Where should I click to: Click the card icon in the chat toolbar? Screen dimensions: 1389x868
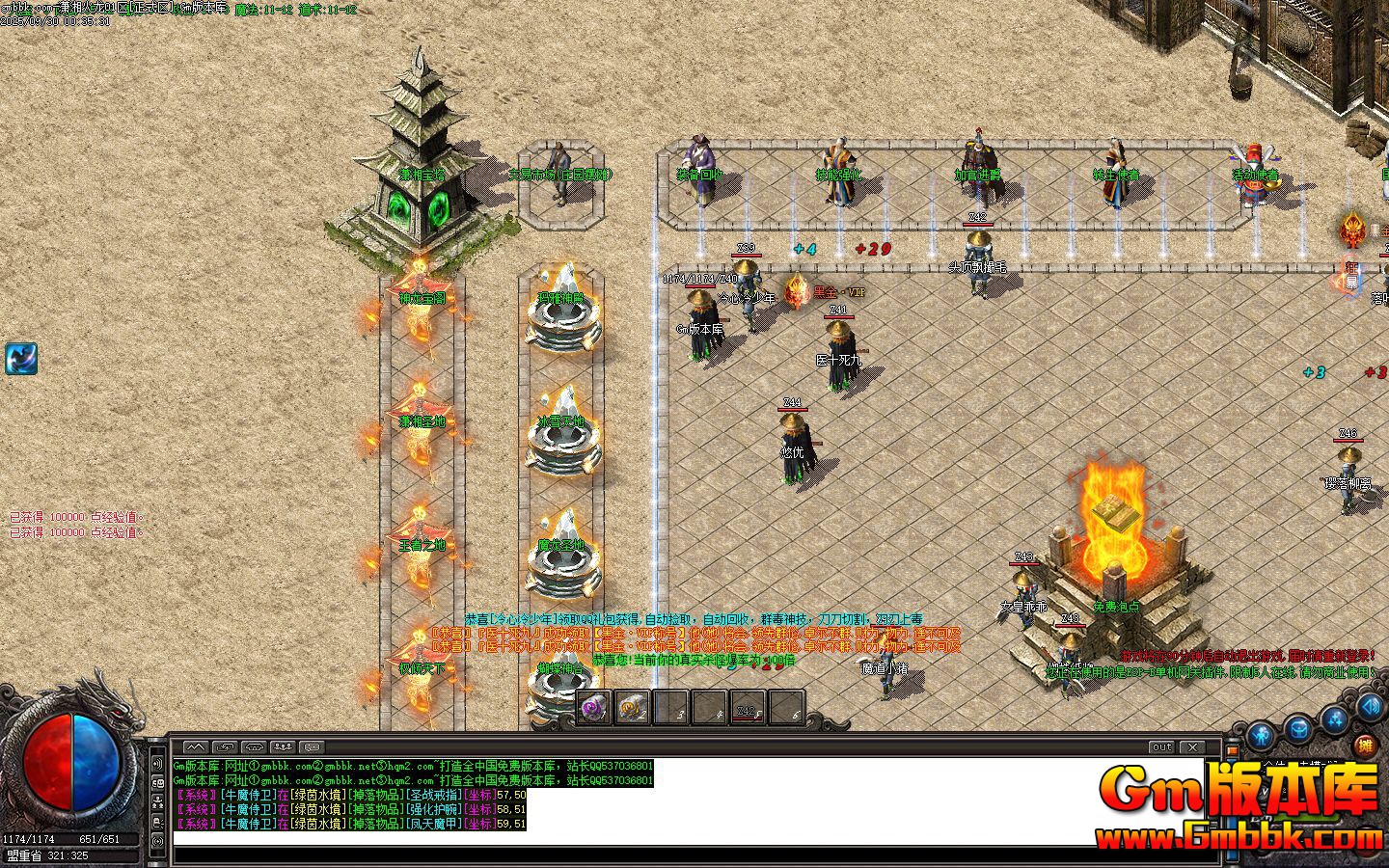313,746
